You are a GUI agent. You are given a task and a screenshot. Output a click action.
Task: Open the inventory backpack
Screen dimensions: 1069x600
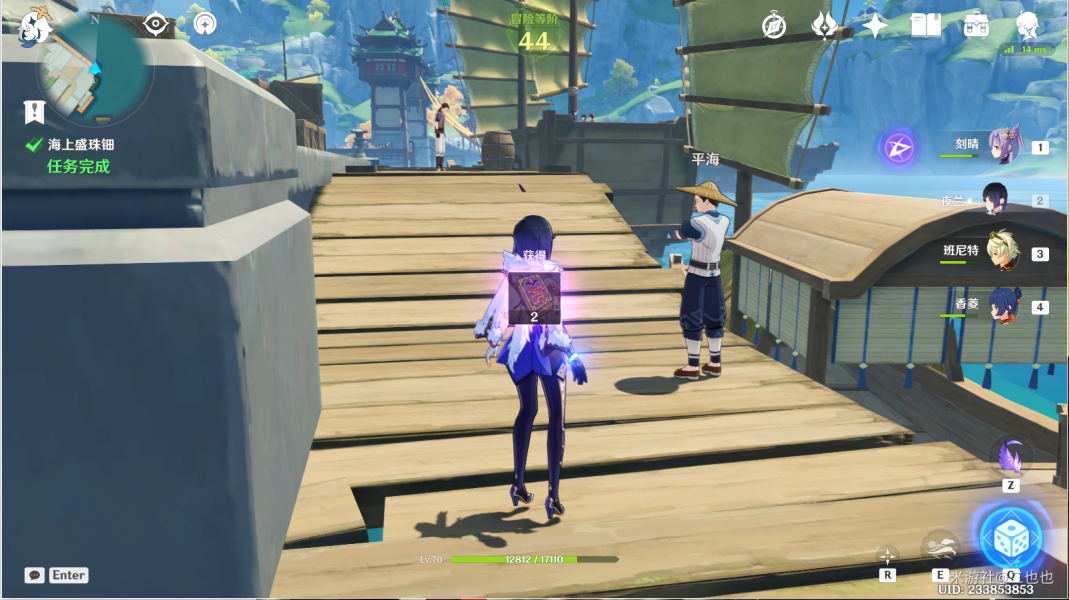click(x=977, y=26)
